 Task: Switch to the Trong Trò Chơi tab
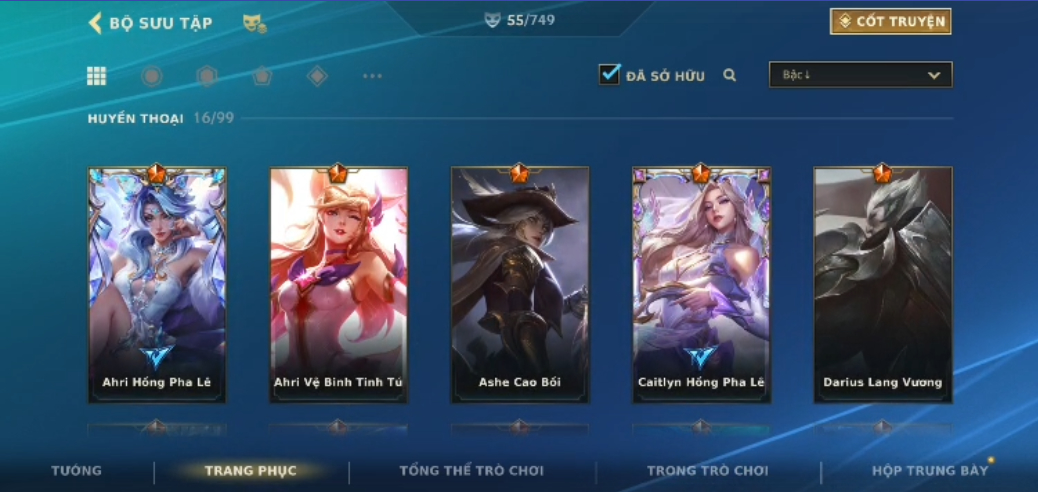[x=707, y=471]
